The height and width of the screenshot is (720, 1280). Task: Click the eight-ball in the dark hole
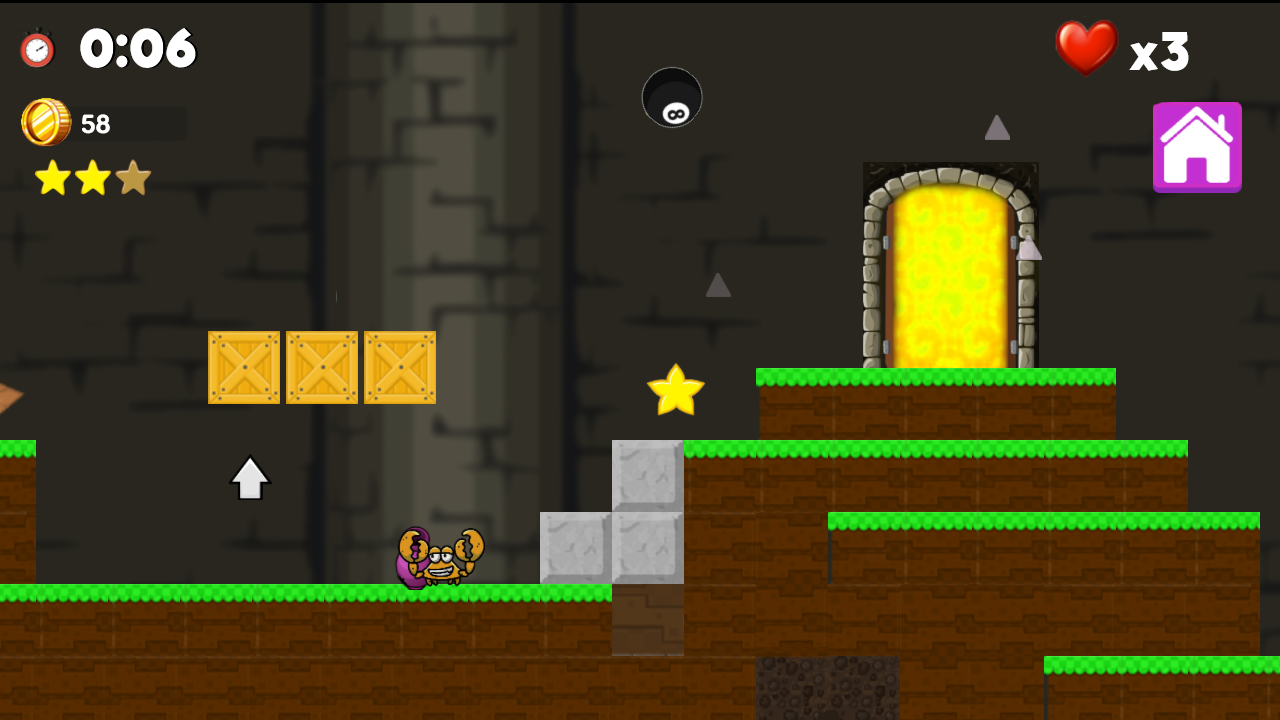[x=672, y=98]
